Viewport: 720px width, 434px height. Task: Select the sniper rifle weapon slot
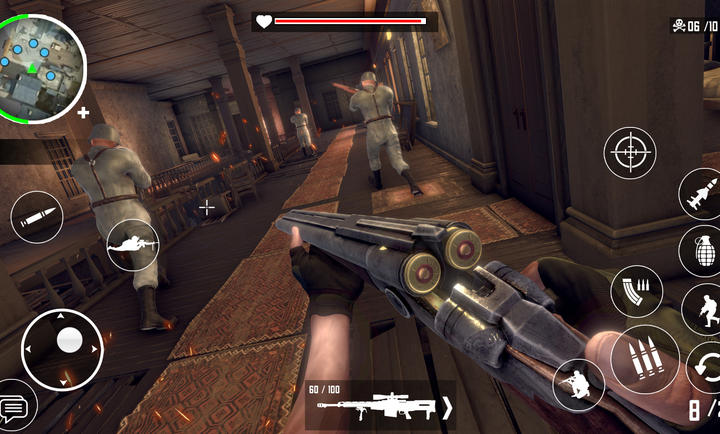coord(374,406)
